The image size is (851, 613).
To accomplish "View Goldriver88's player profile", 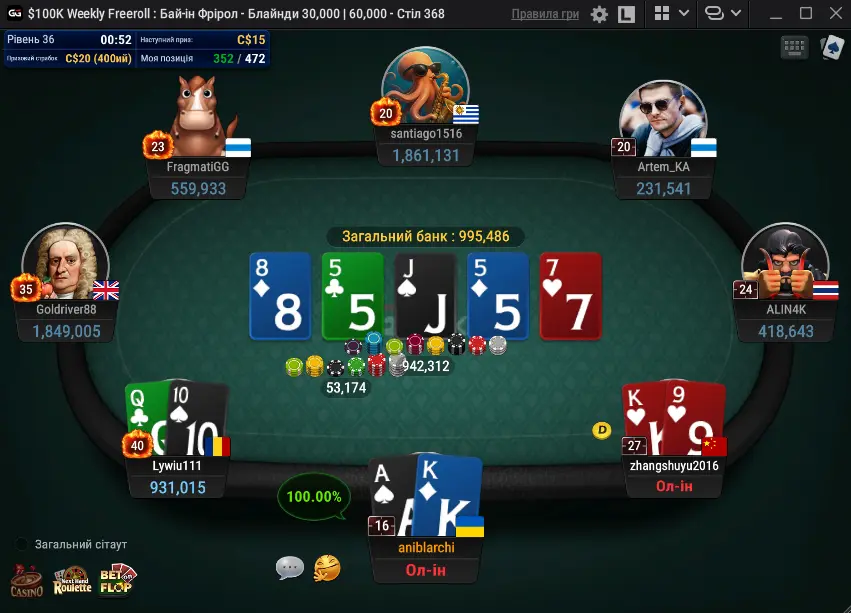I will click(66, 264).
